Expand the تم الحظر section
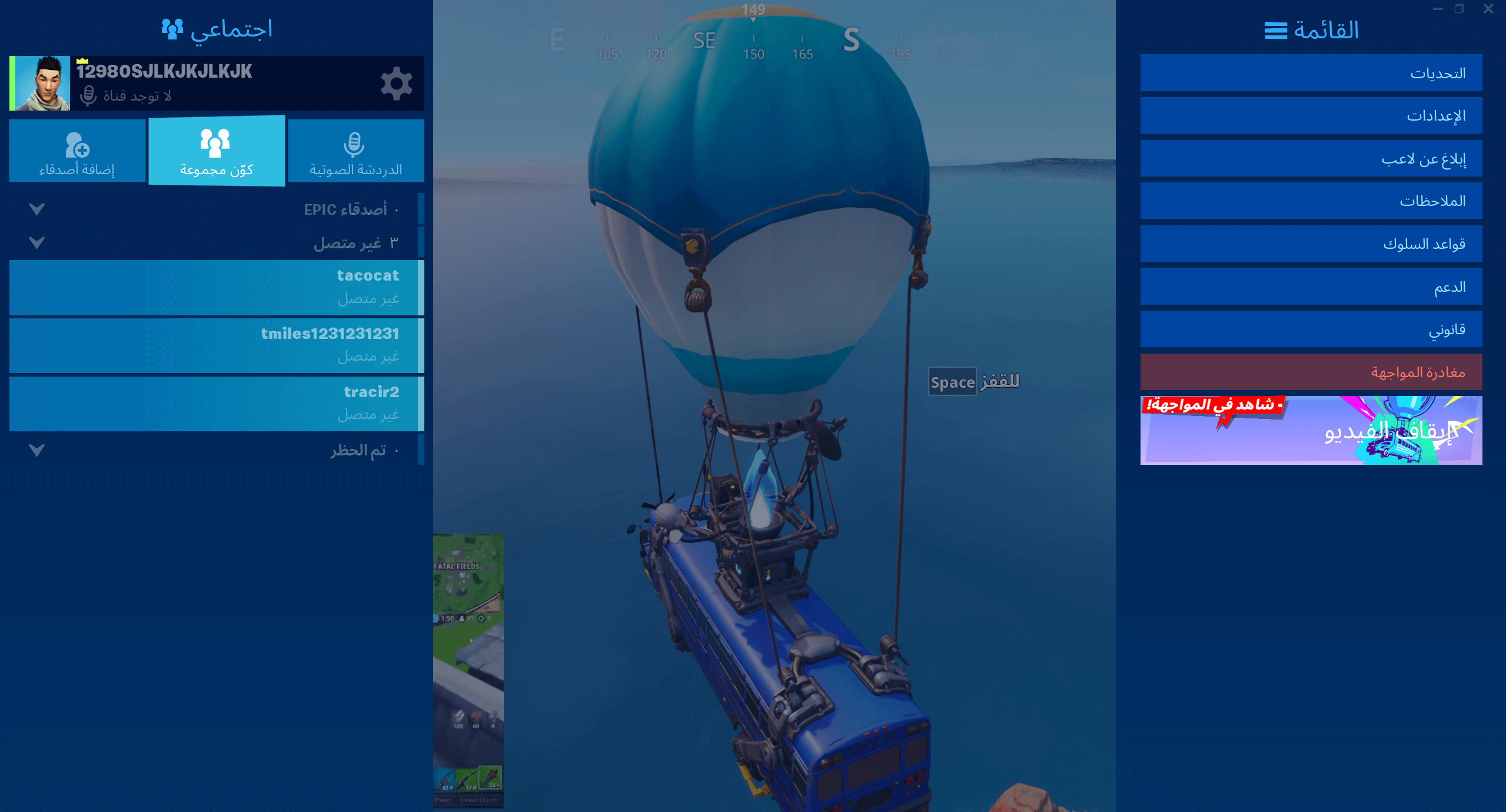This screenshot has height=812, width=1506. click(36, 451)
